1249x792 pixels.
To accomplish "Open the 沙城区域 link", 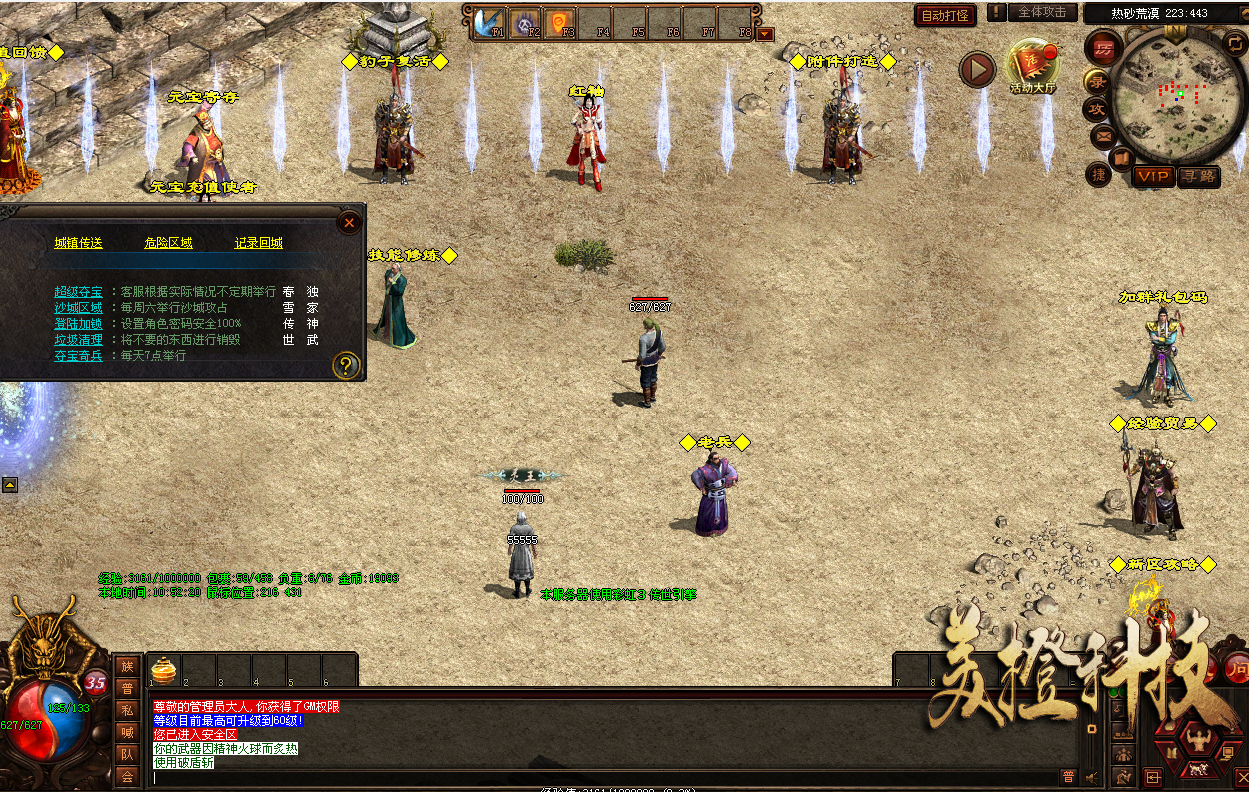I will 78,308.
